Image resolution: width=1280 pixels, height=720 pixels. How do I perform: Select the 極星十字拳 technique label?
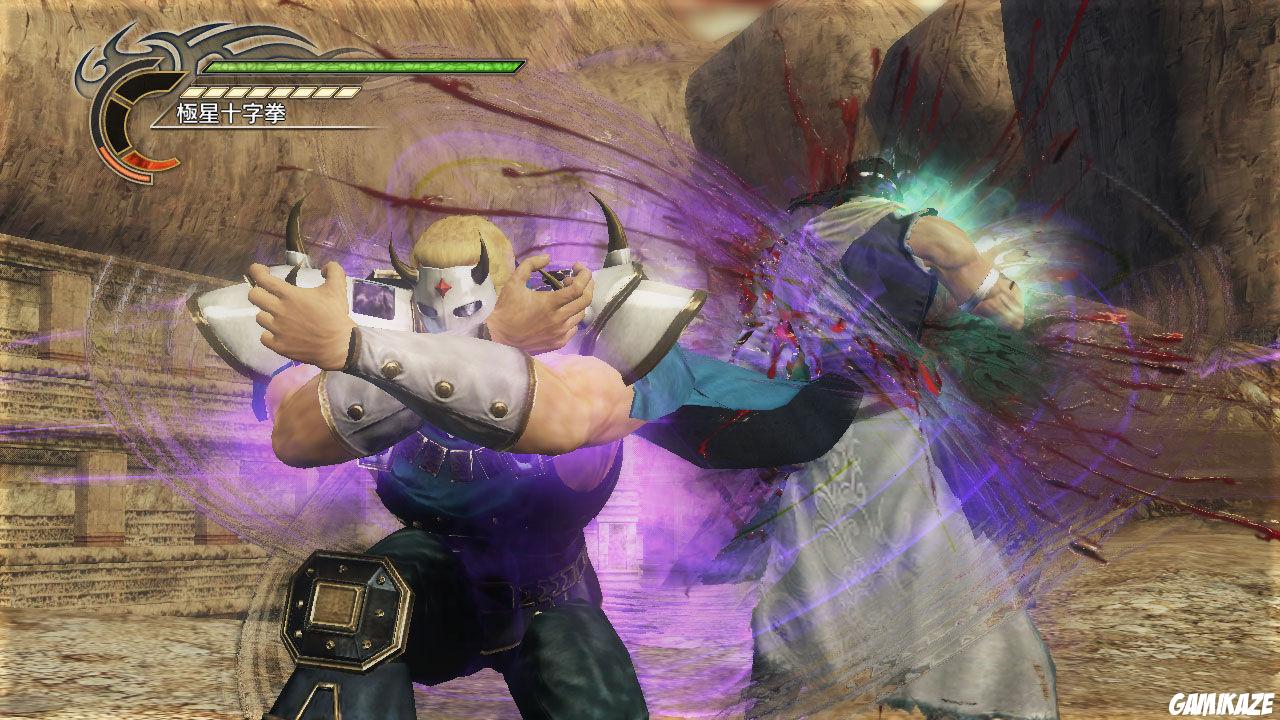tap(228, 112)
